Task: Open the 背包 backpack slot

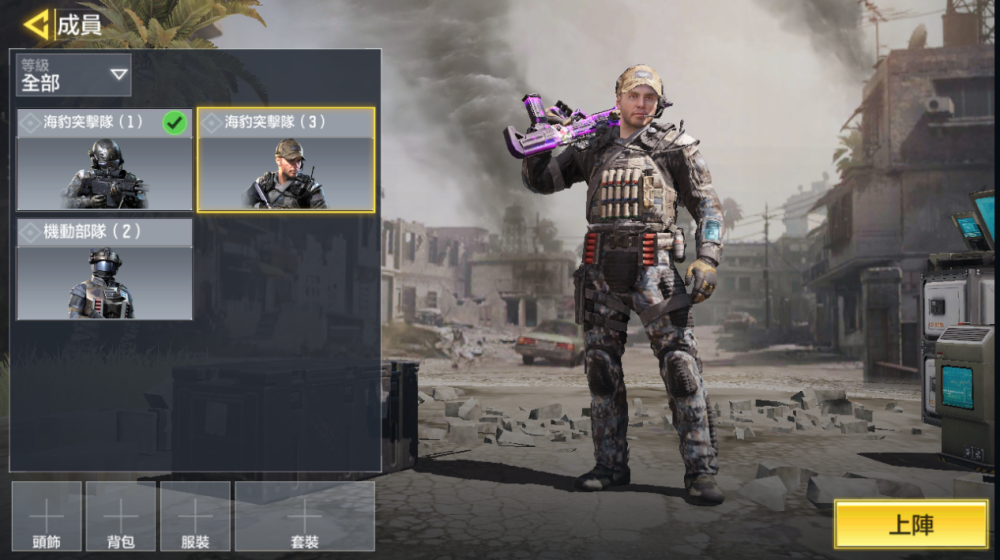Action: tap(121, 517)
